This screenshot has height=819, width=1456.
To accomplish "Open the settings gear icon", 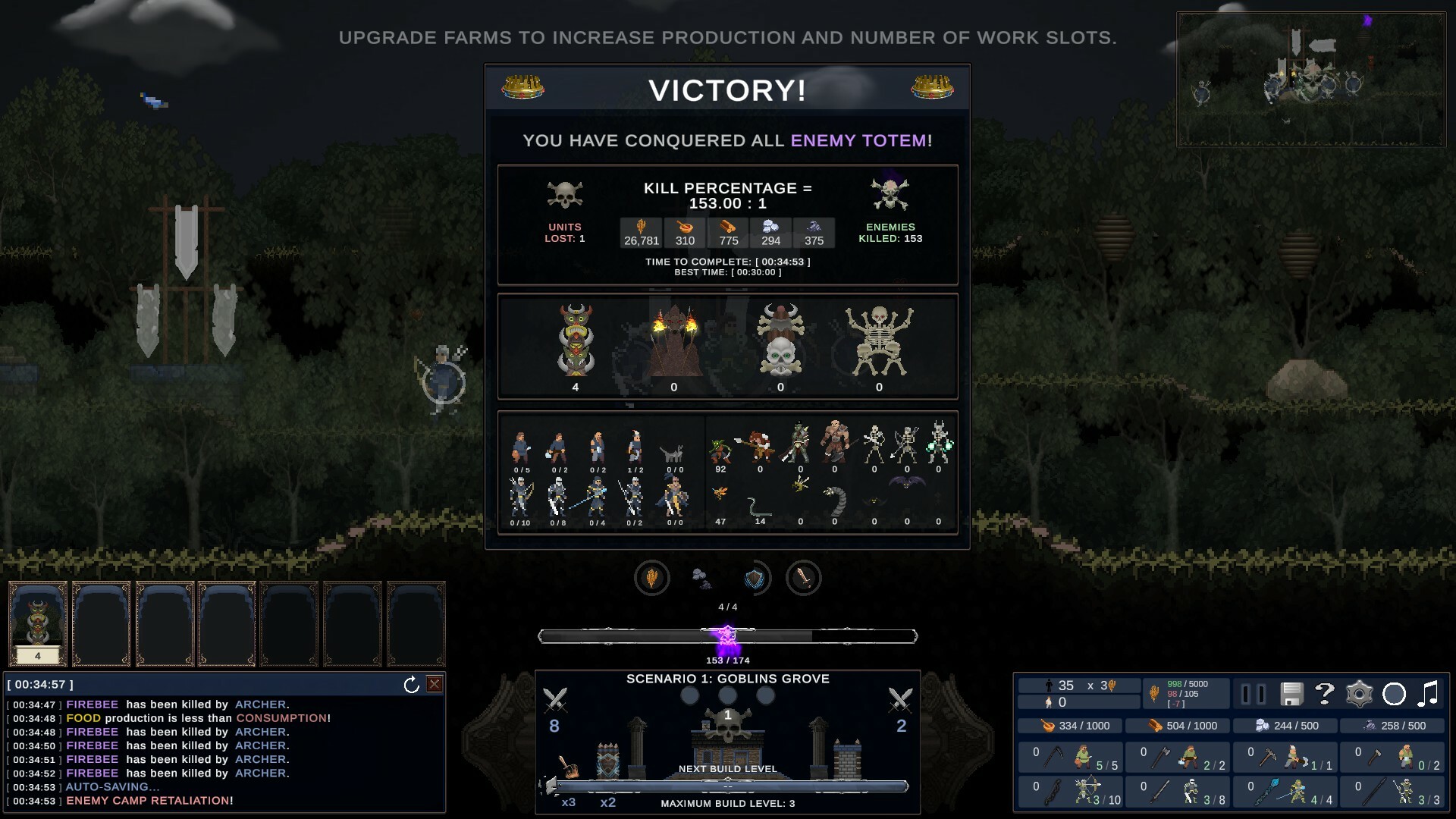I will [1358, 694].
